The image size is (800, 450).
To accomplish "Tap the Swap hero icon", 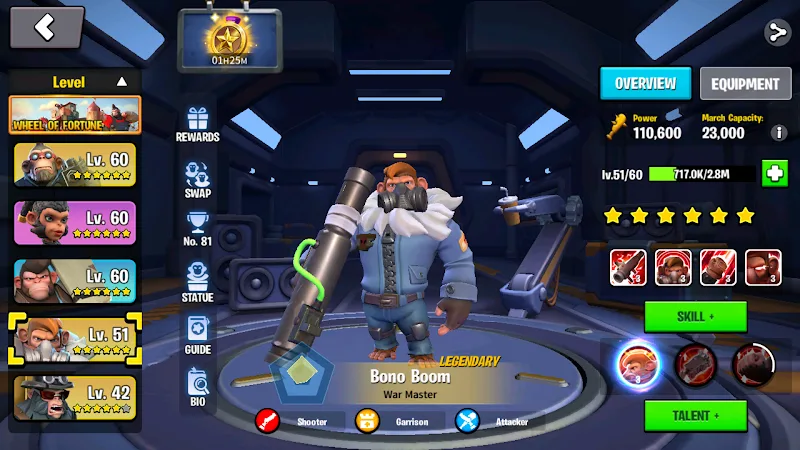I will (x=197, y=178).
